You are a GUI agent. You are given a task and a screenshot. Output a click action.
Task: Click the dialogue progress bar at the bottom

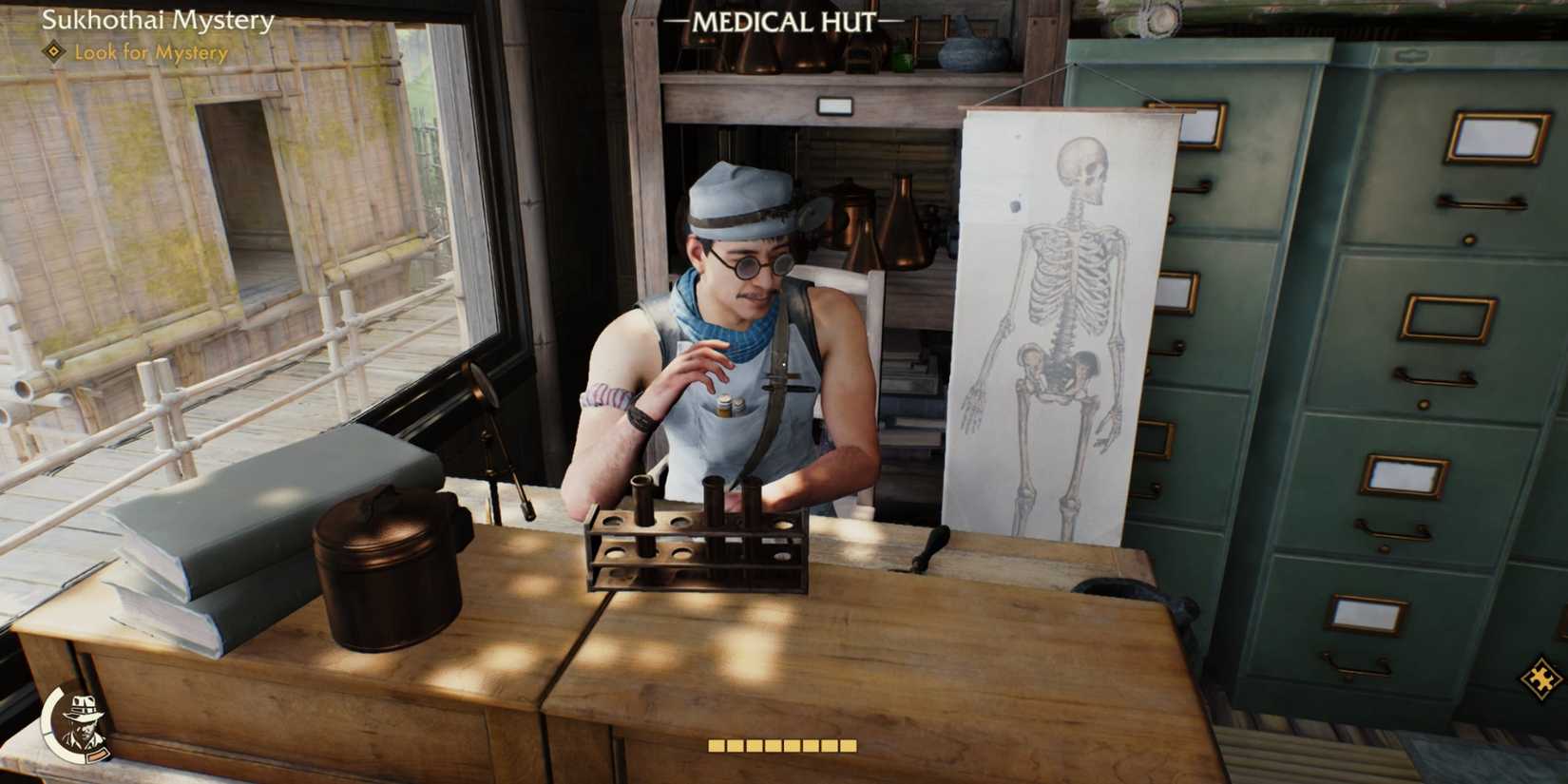[781, 745]
